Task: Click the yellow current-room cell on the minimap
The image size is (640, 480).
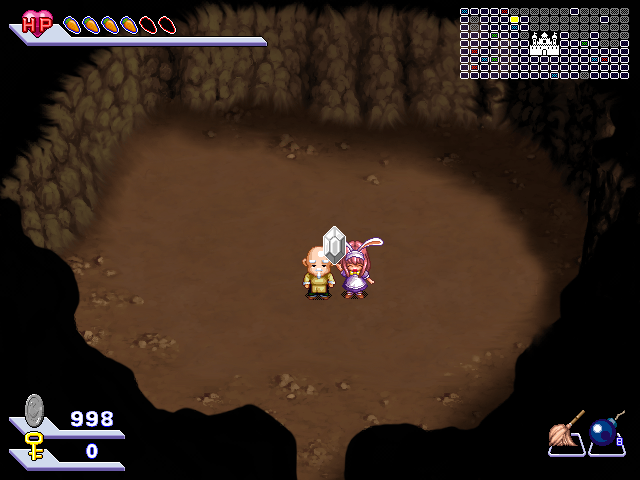Action: click(x=514, y=20)
